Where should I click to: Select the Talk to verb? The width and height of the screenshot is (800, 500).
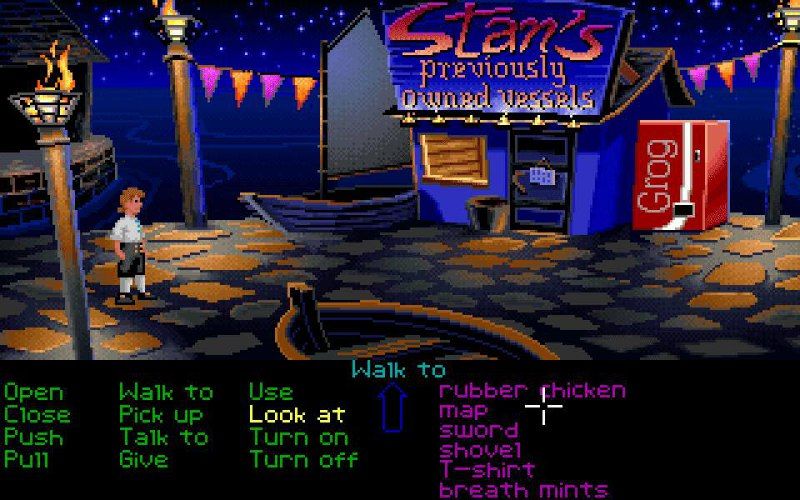(164, 437)
